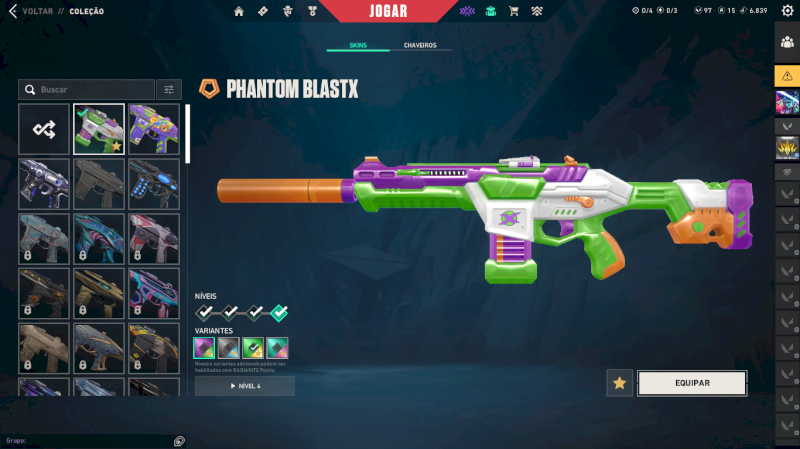Open the store shopping cart icon
800x449 pixels.
point(513,11)
